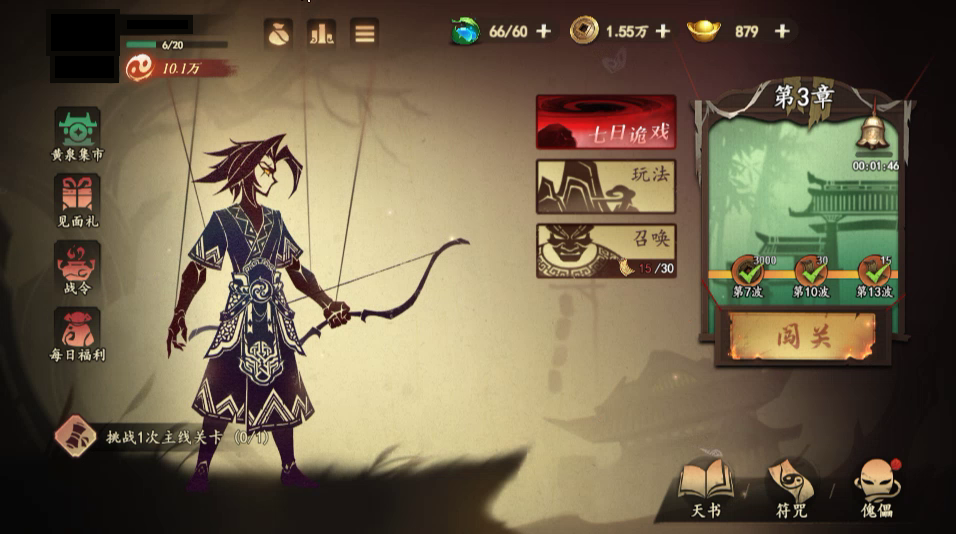
Task: Open the 傀儡 puppet menu
Action: coord(876,488)
